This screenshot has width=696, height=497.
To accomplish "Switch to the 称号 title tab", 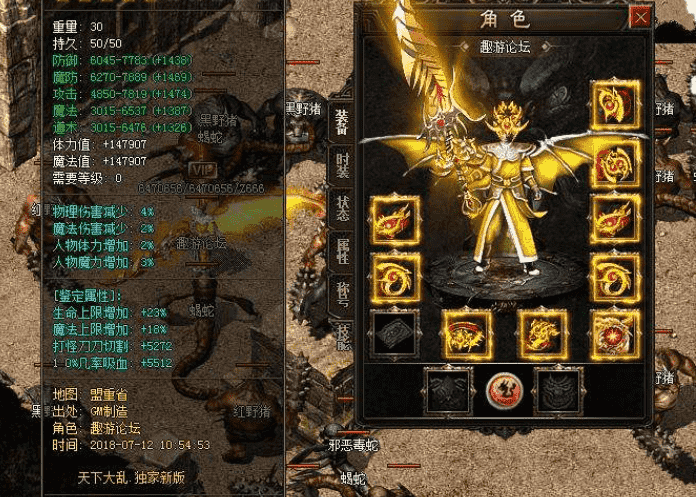I will (x=340, y=294).
